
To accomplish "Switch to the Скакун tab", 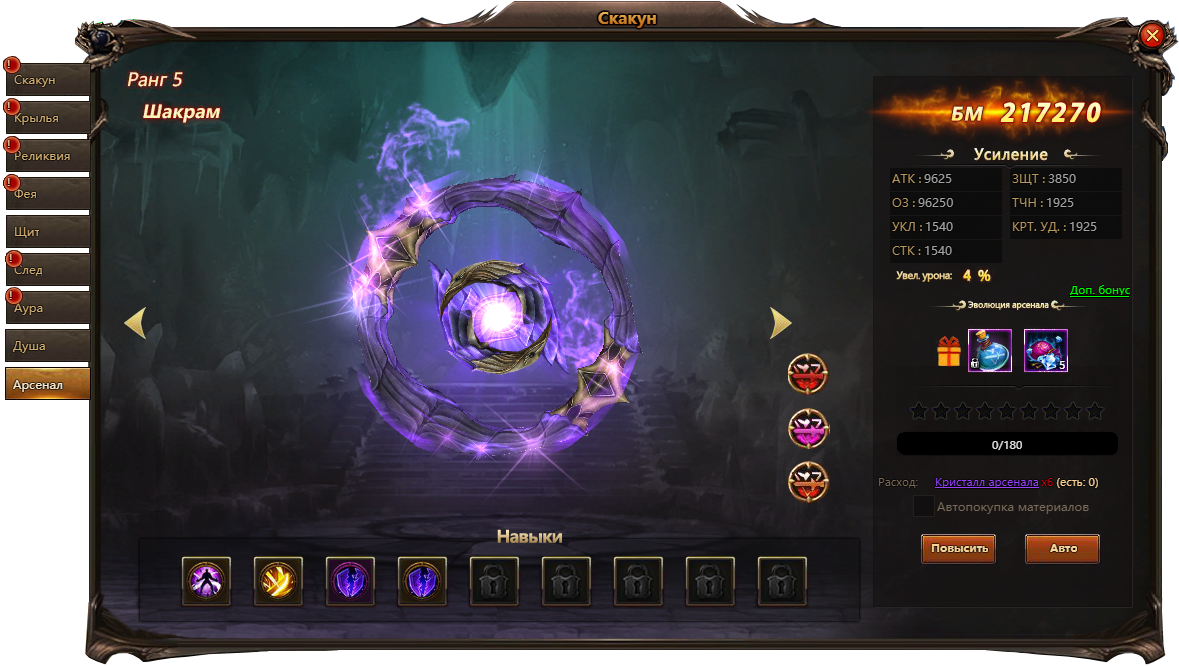I will tap(48, 80).
